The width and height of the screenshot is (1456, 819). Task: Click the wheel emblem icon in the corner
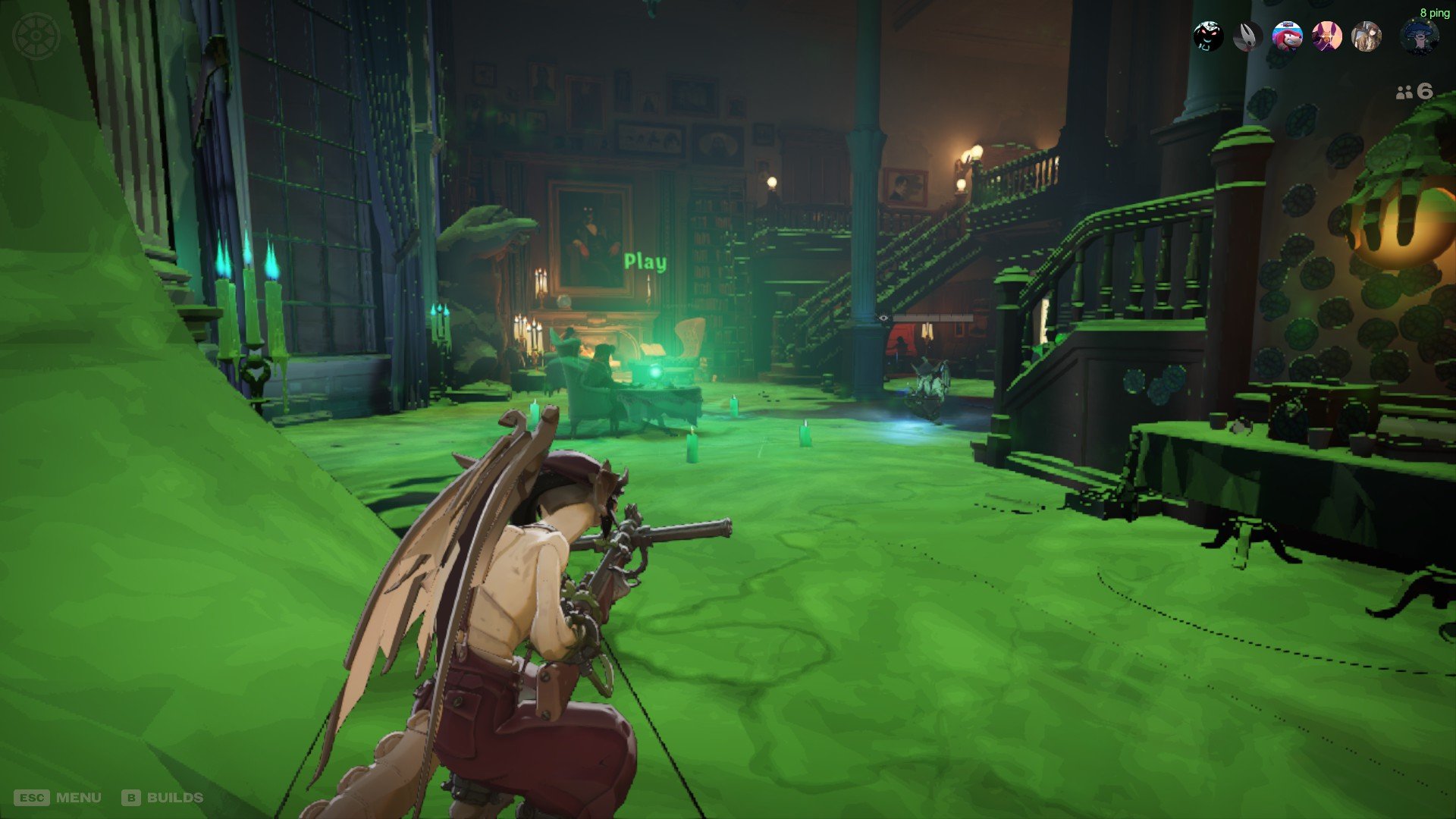click(x=36, y=36)
